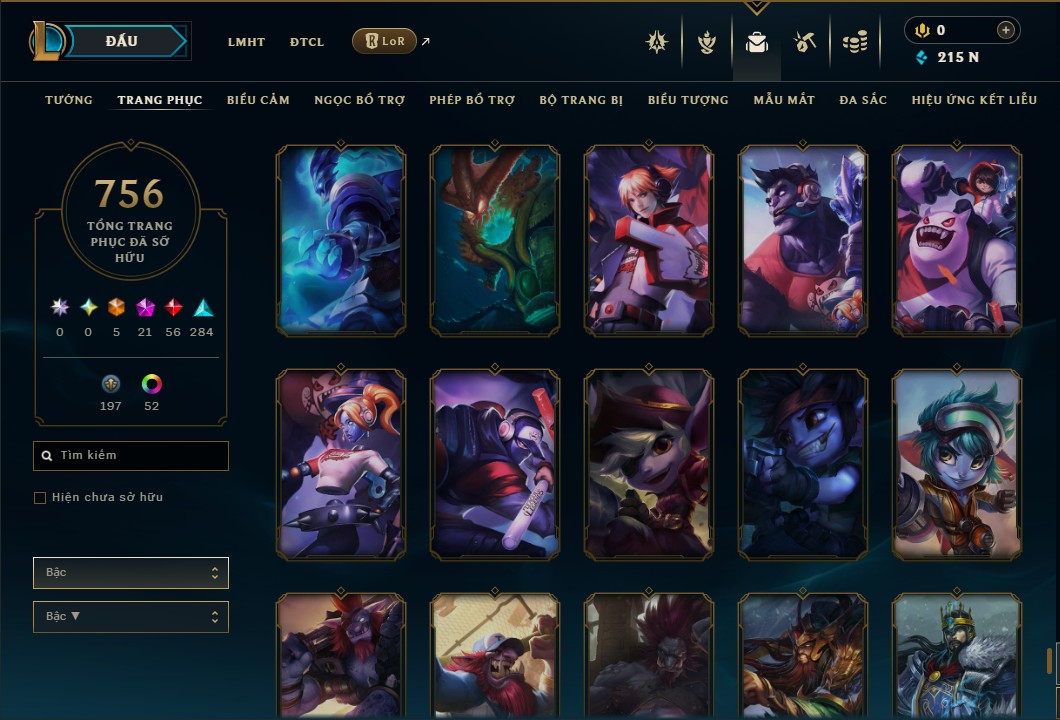Show the BIỂU TƯỢNG tab

[688, 100]
